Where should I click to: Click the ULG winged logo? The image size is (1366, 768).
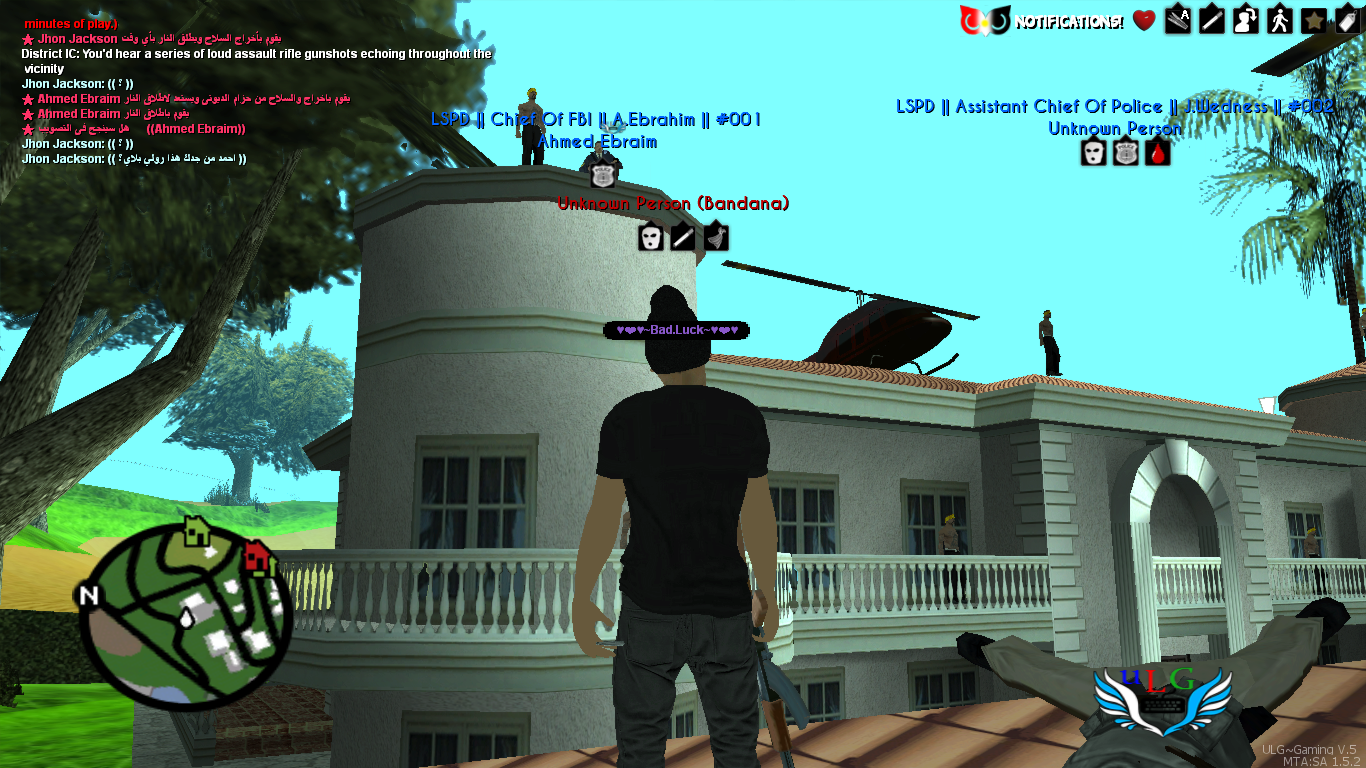click(1160, 700)
